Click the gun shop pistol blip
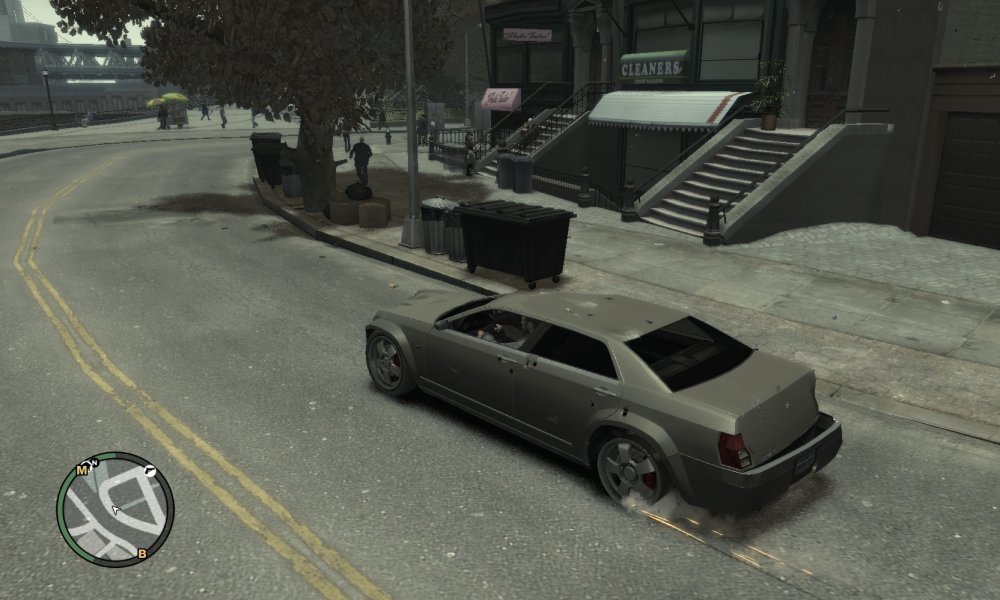1000x600 pixels. pos(149,469)
